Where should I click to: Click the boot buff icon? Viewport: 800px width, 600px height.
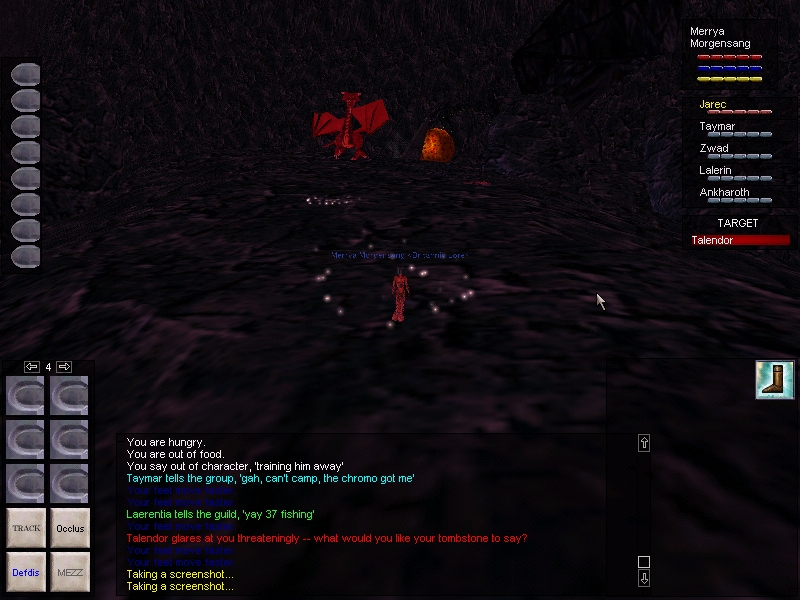coord(775,380)
